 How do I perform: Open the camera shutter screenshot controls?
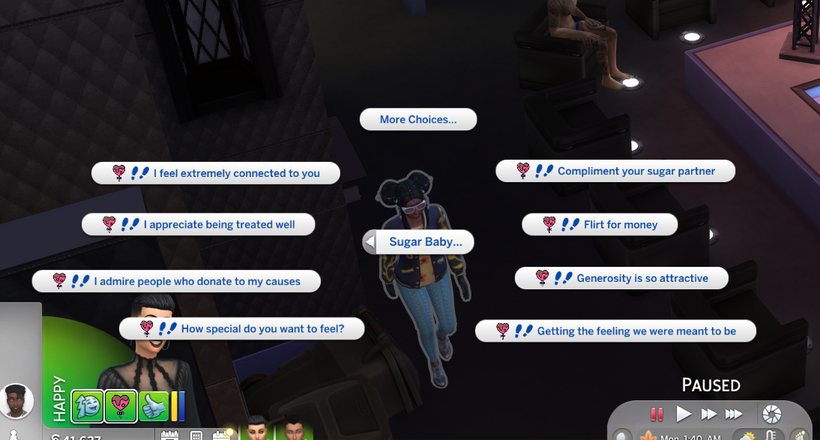click(x=771, y=413)
